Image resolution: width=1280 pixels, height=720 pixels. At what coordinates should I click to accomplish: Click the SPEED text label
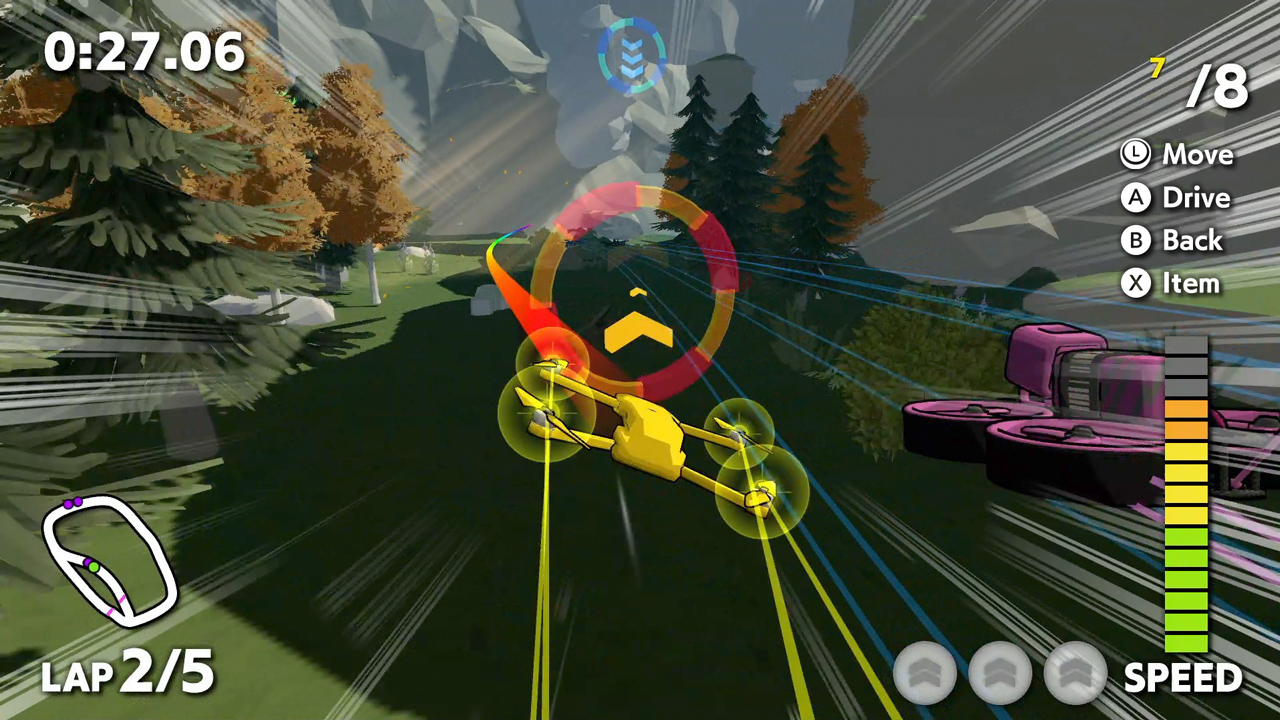pyautogui.click(x=1182, y=677)
